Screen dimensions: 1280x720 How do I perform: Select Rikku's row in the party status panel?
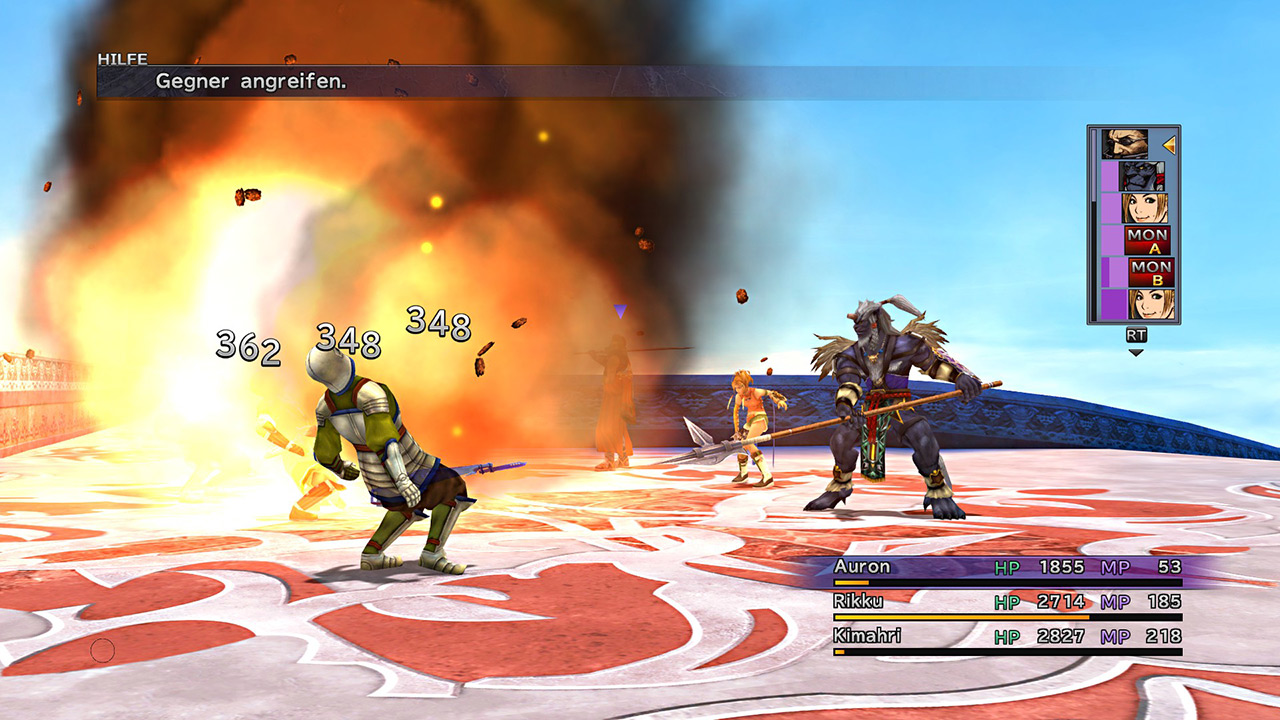coord(1008,603)
